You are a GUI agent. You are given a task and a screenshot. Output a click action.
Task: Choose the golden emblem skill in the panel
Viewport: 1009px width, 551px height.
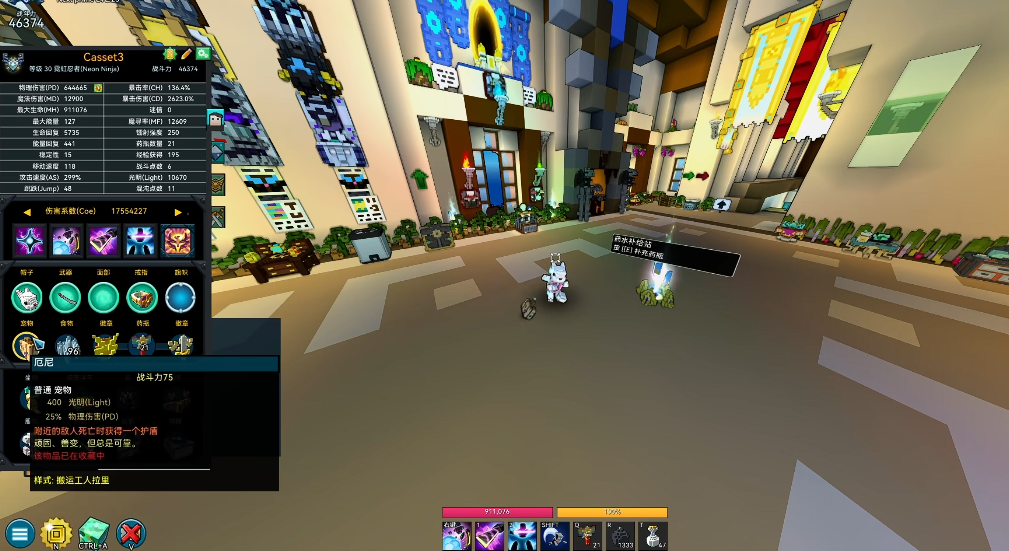click(x=179, y=240)
